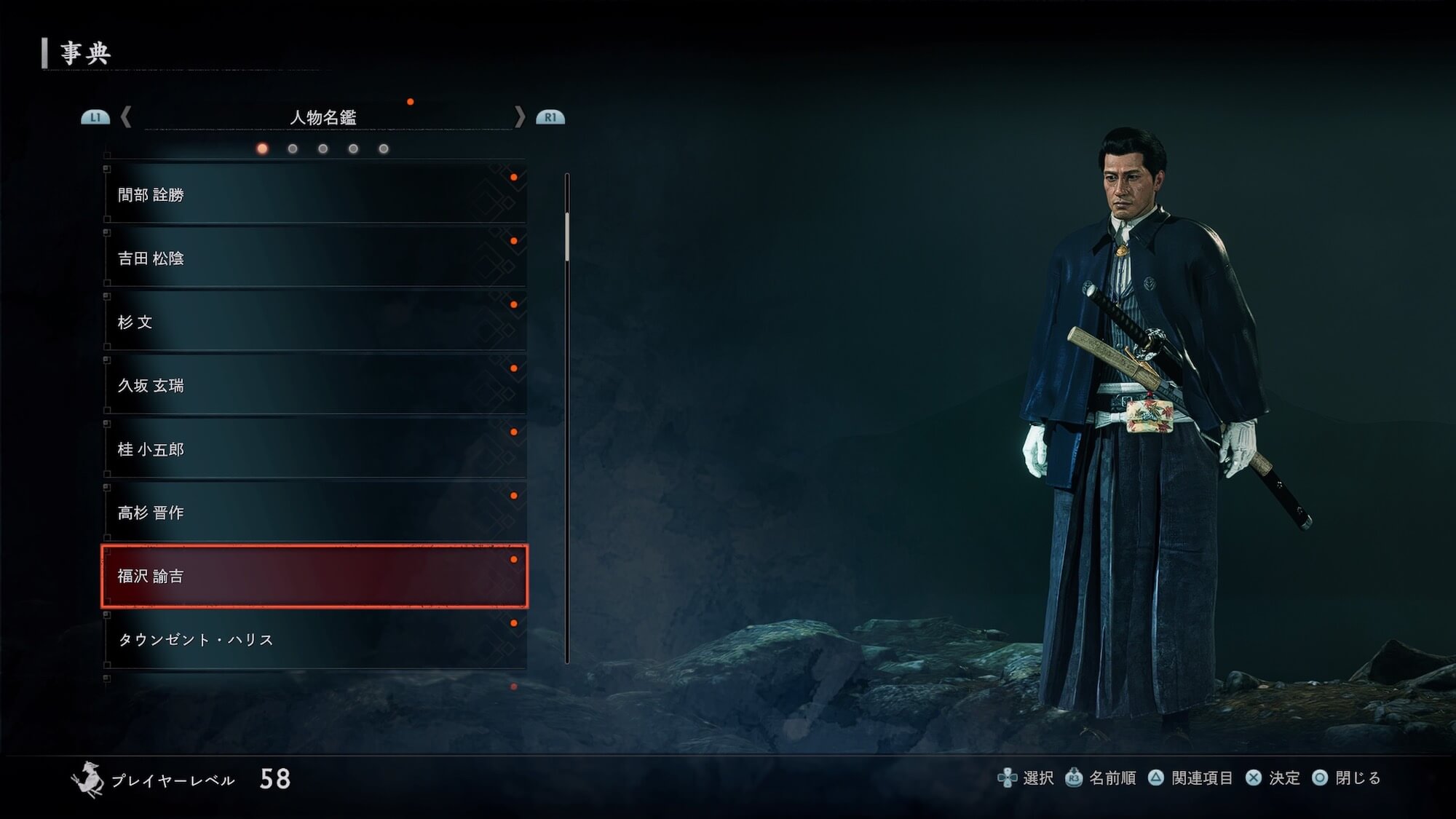
Task: Open the 吉田 松陰 character entry
Action: 314,258
